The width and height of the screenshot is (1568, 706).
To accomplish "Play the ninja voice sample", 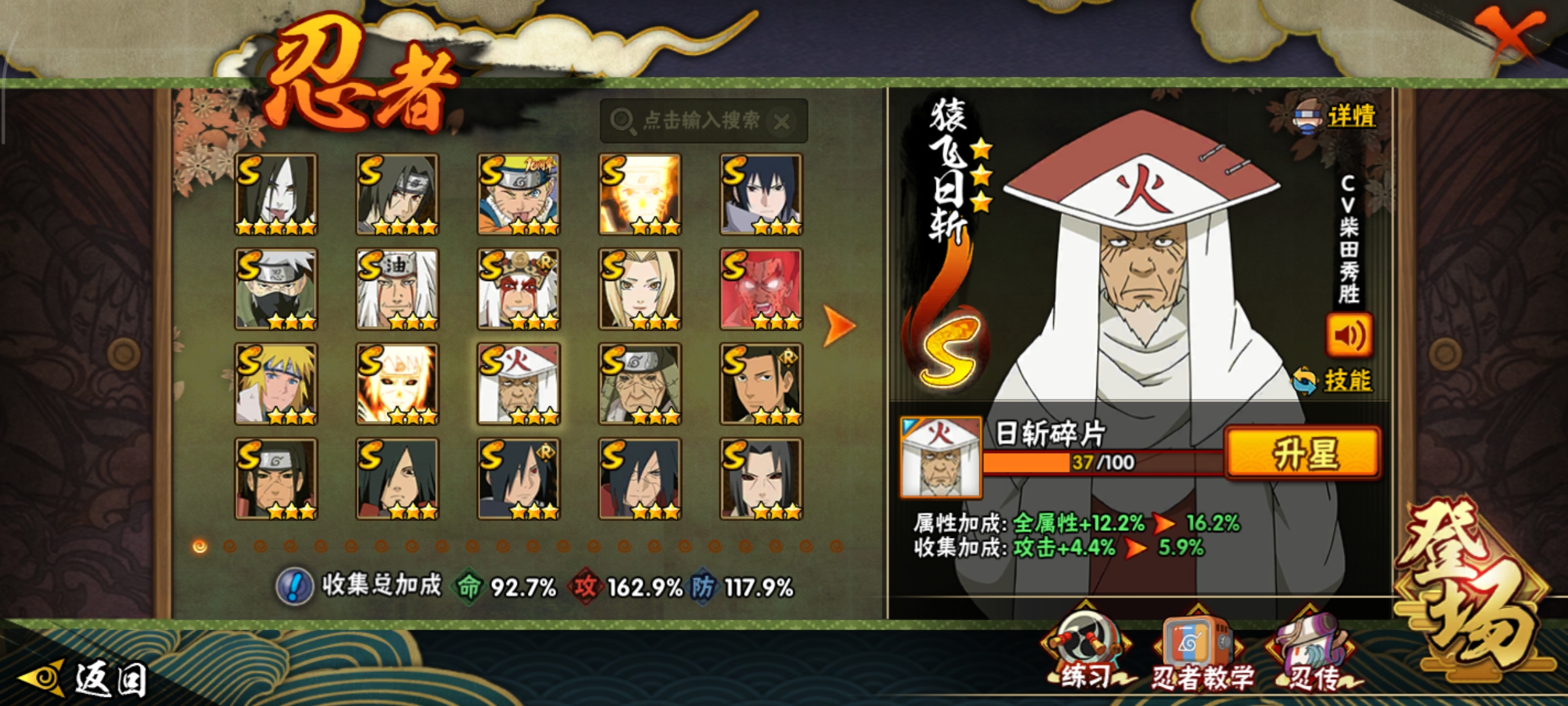I will point(1348,335).
